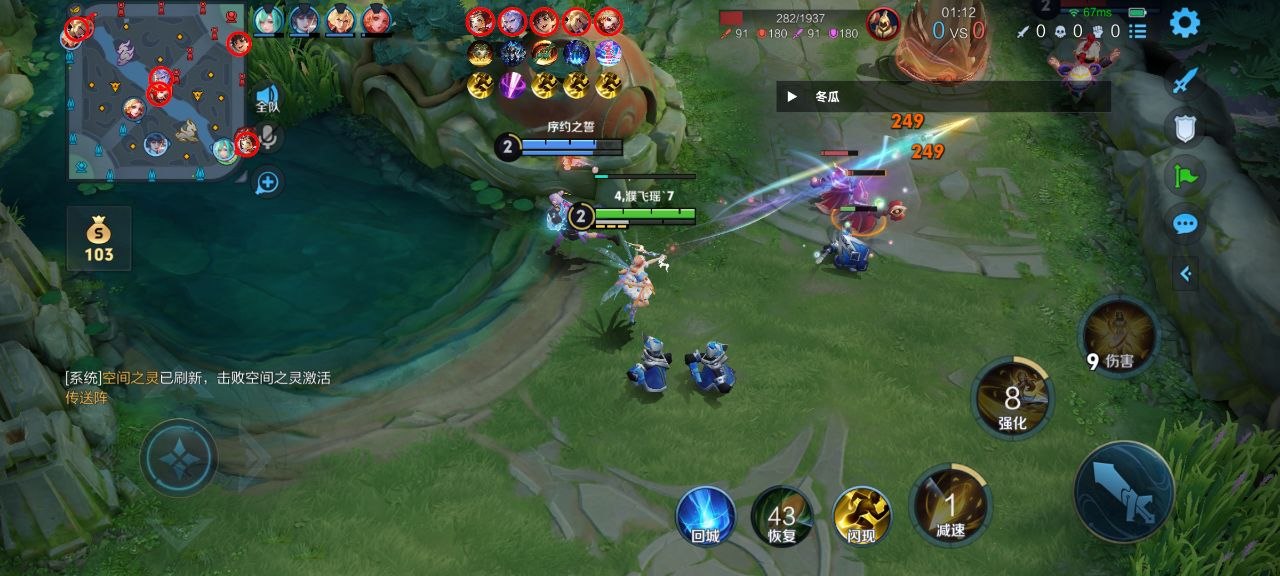Viewport: 1280px width, 576px height.
Task: Send the shield retreat signal
Action: (x=1185, y=127)
